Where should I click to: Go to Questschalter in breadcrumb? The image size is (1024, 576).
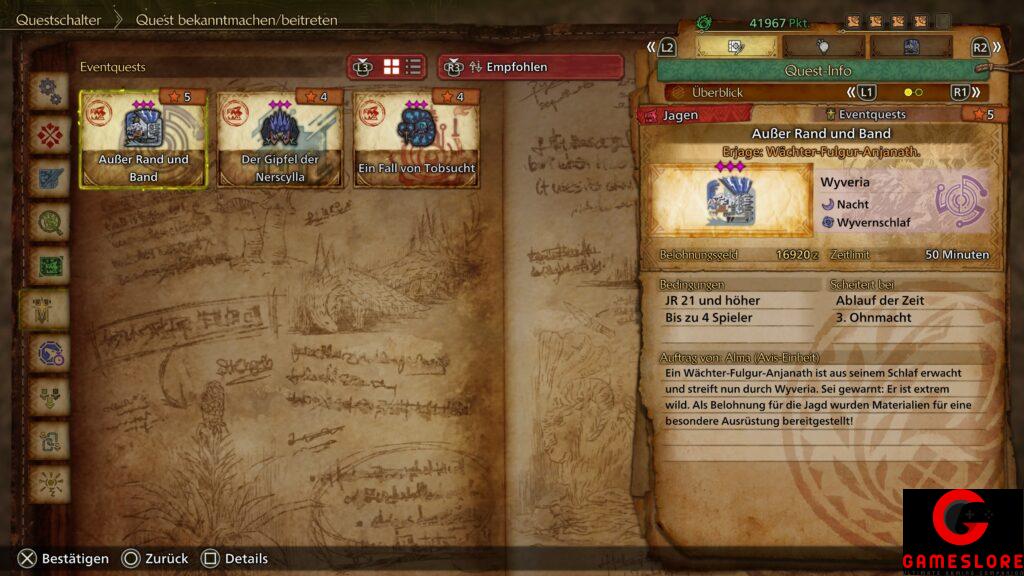pos(56,20)
